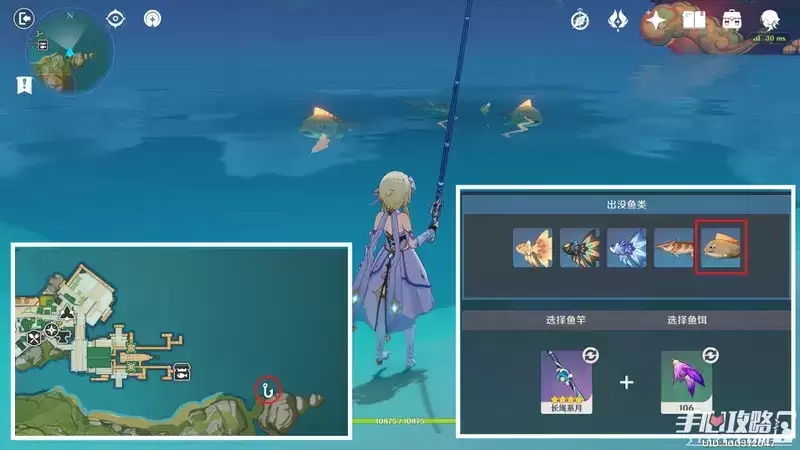Open the character portrait menu

(770, 20)
